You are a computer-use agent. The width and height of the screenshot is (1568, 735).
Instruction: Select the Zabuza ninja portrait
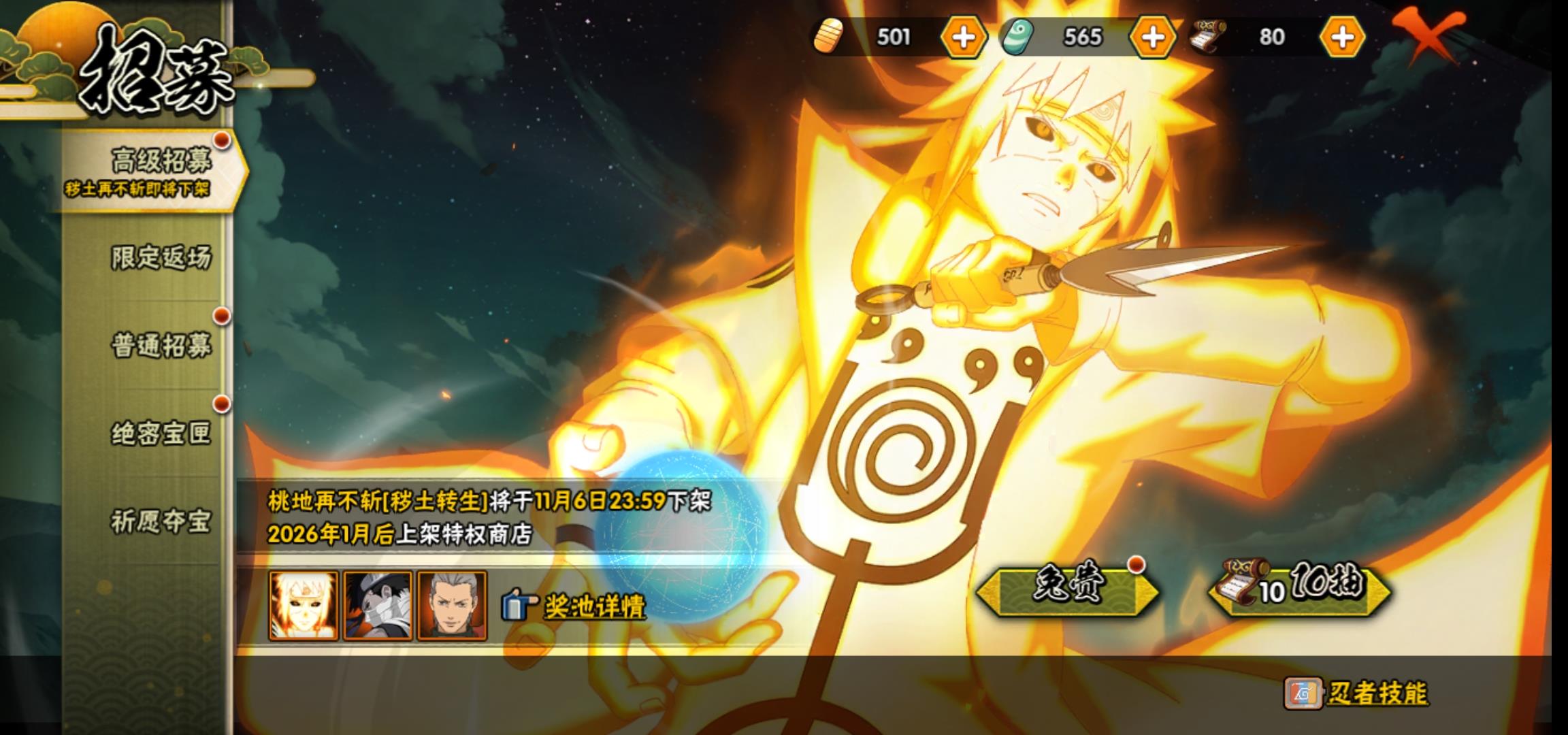click(x=378, y=606)
